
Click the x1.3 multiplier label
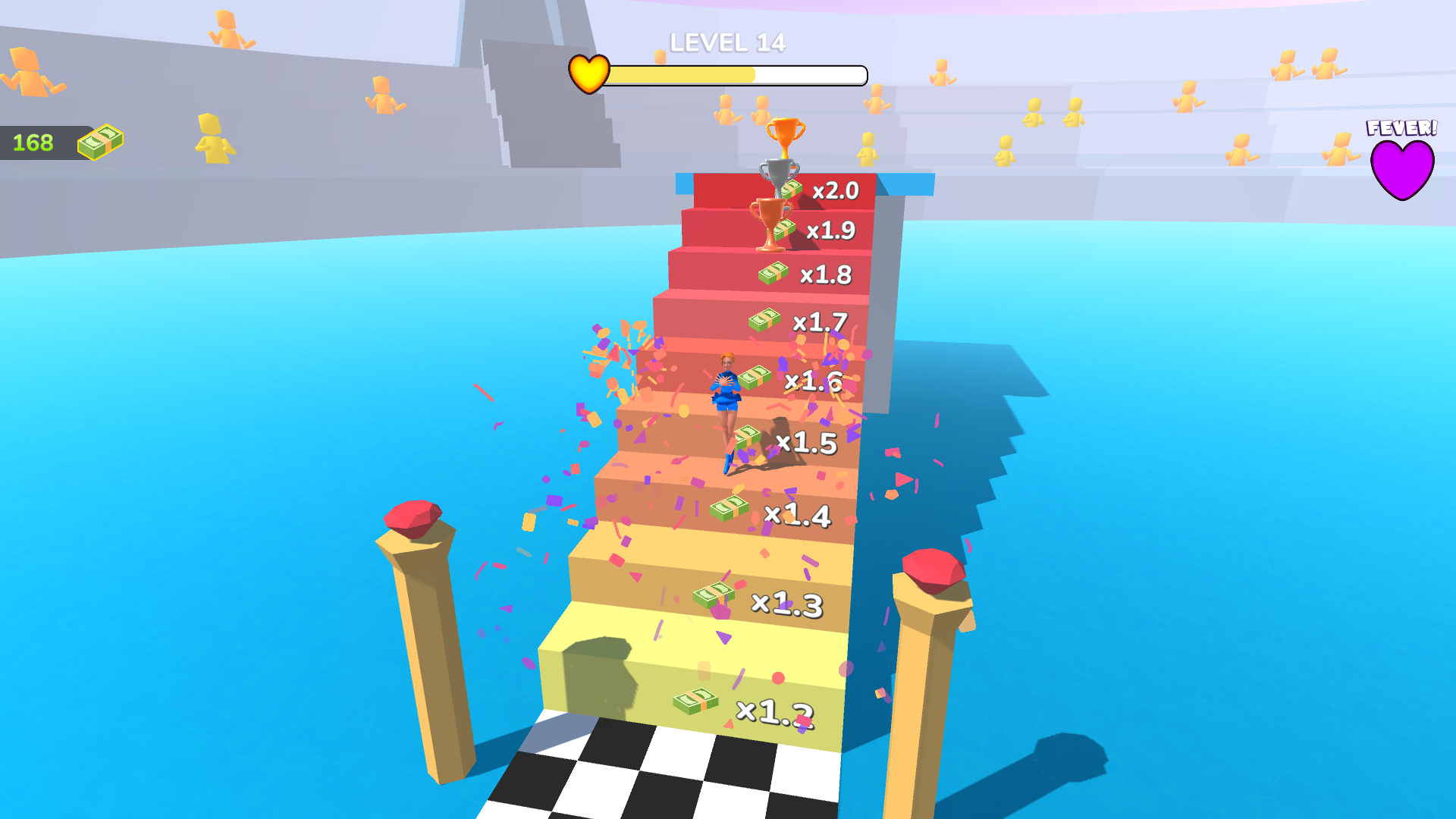tap(787, 603)
